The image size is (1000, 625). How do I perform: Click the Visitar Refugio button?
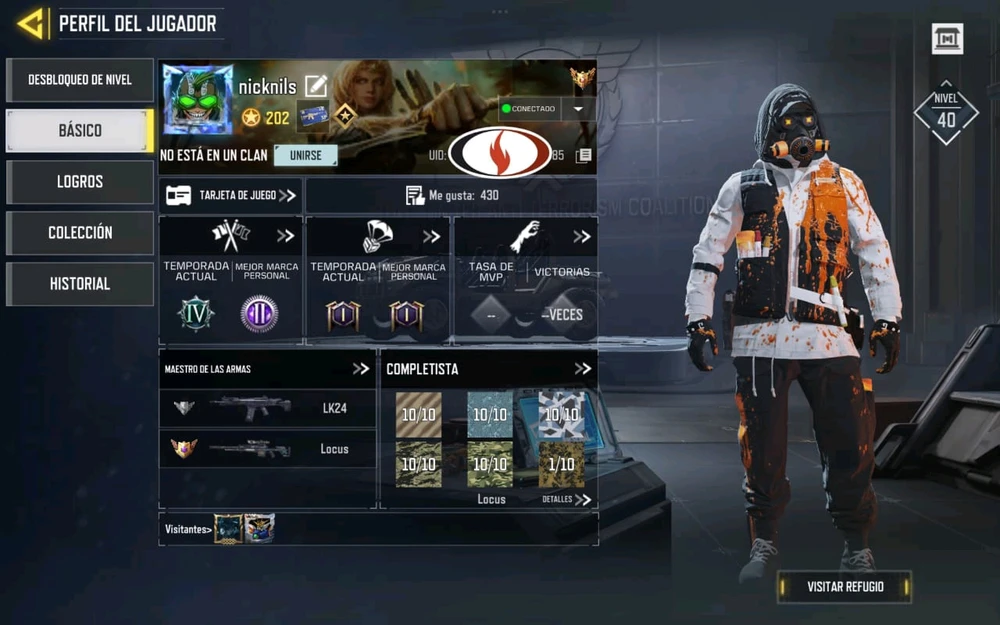845,587
